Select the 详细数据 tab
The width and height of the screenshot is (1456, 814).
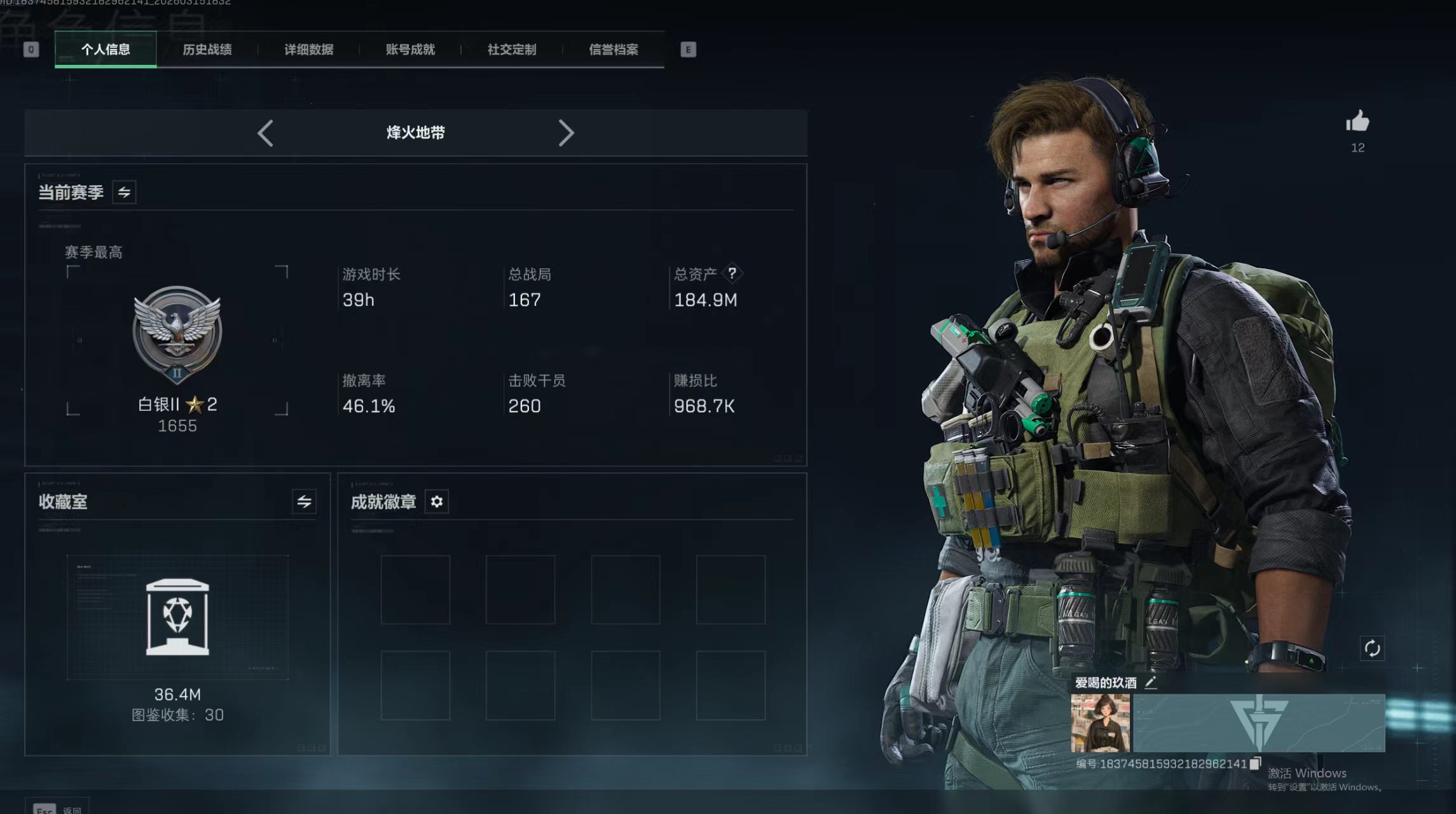pos(309,50)
